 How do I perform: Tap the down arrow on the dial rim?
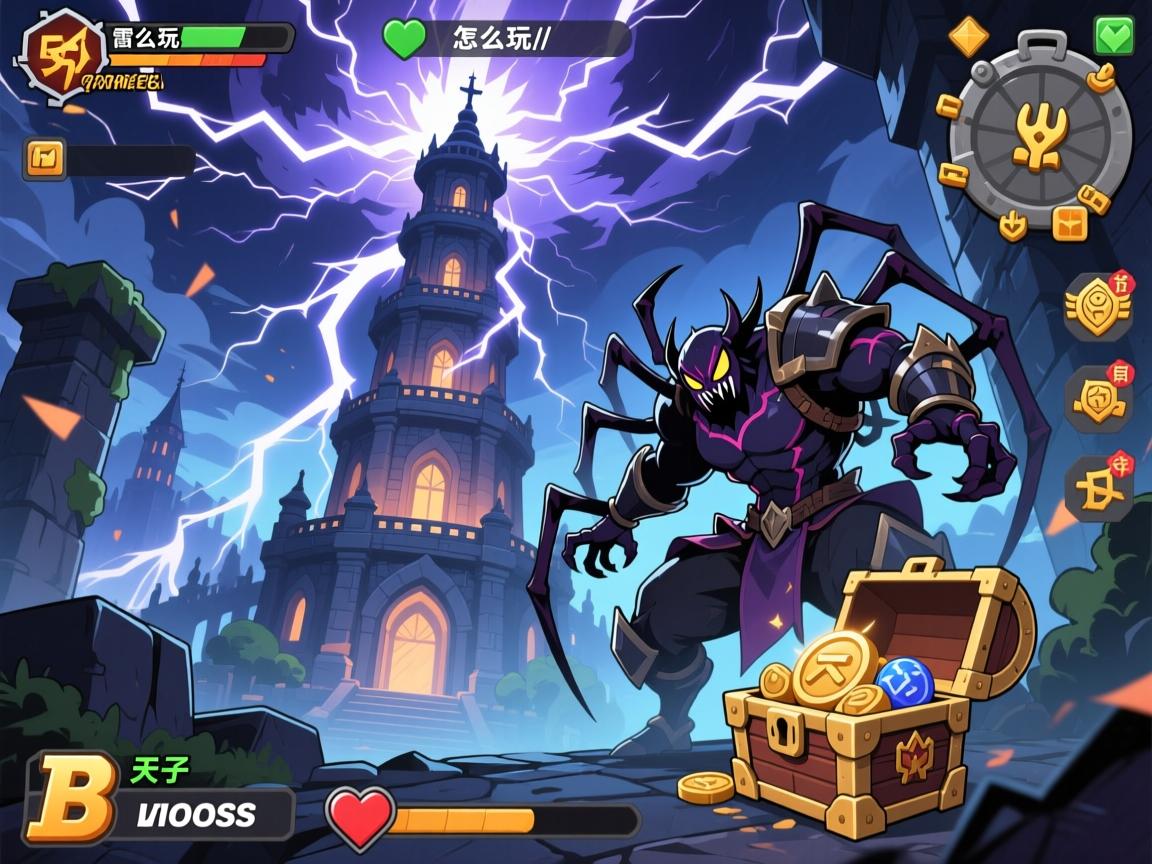(x=1014, y=224)
